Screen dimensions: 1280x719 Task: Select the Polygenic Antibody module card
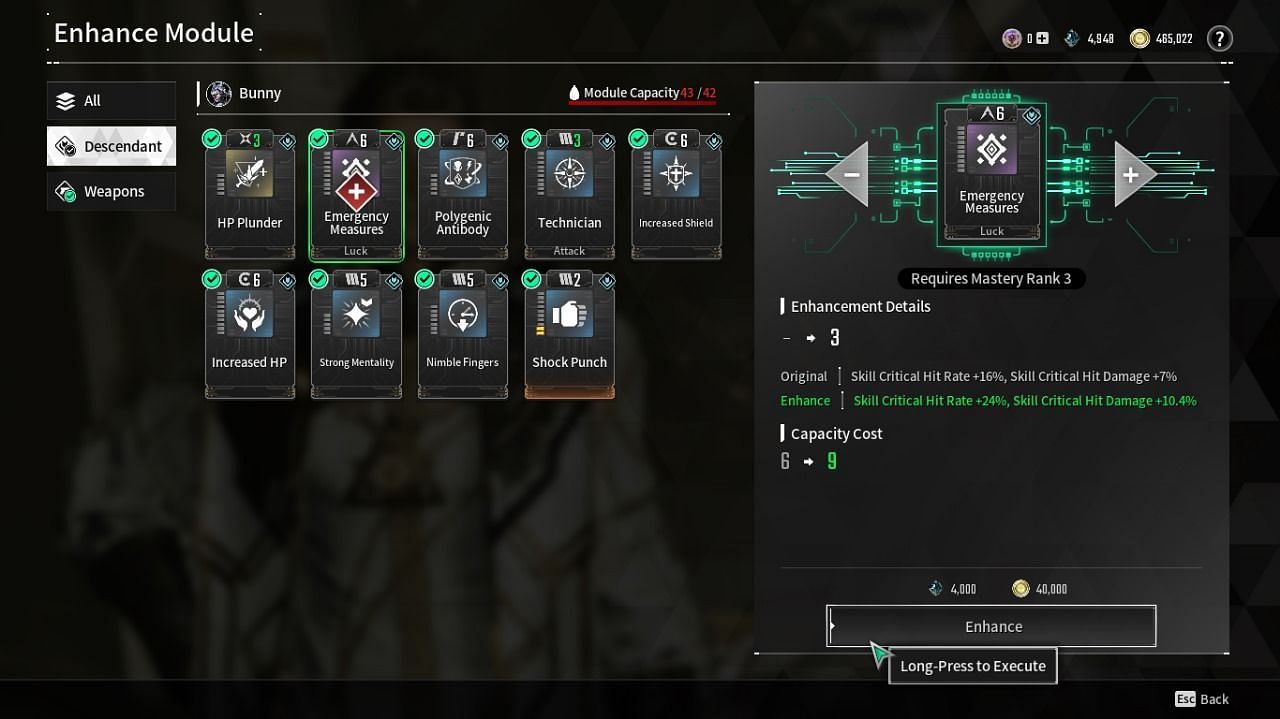[x=463, y=194]
